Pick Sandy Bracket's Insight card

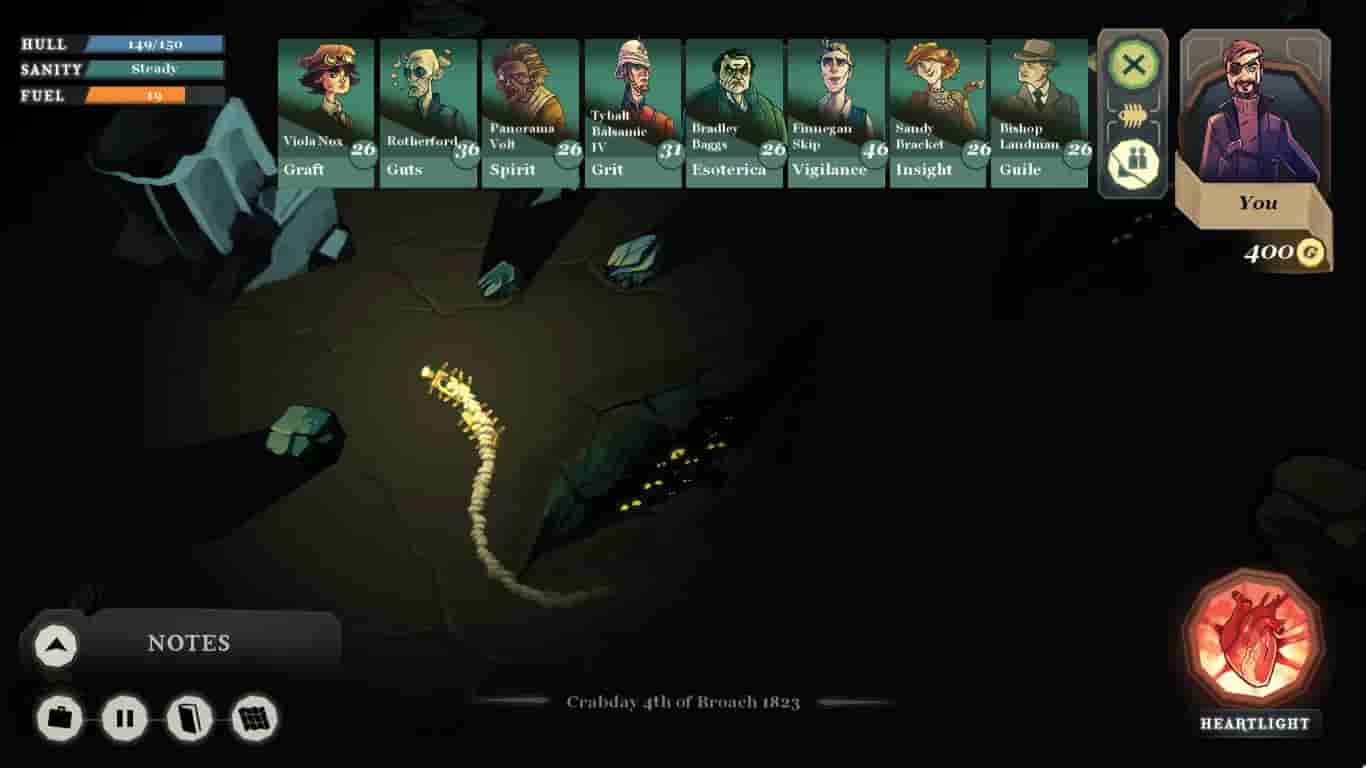(938, 112)
